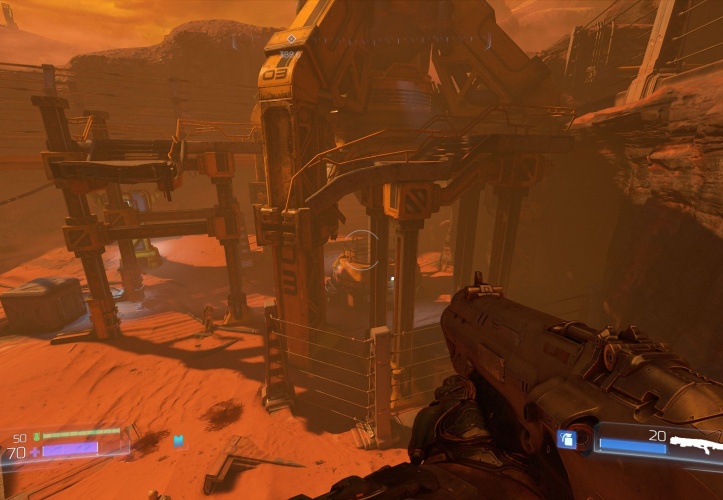Image resolution: width=723 pixels, height=500 pixels.
Task: Click the objective diamond marker on the compass
Action: 290,38
